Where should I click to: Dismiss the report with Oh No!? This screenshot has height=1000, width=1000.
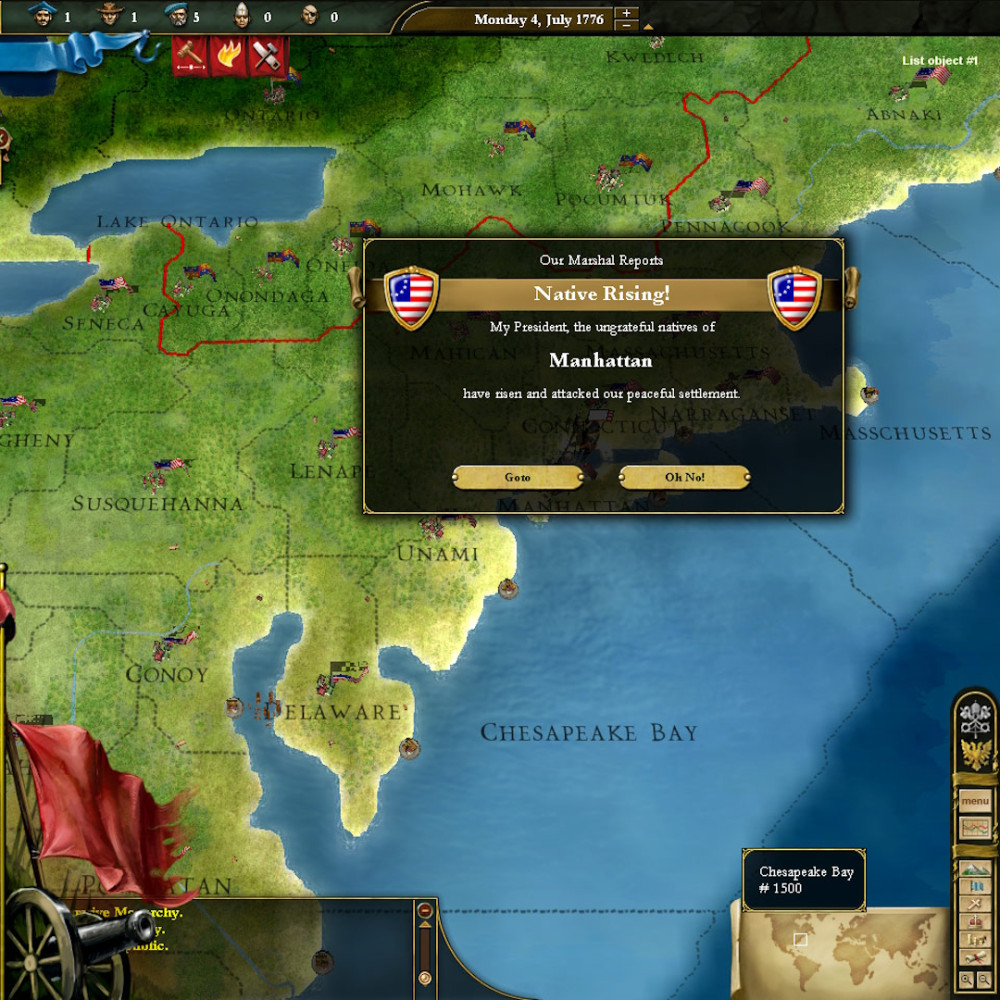tap(685, 478)
